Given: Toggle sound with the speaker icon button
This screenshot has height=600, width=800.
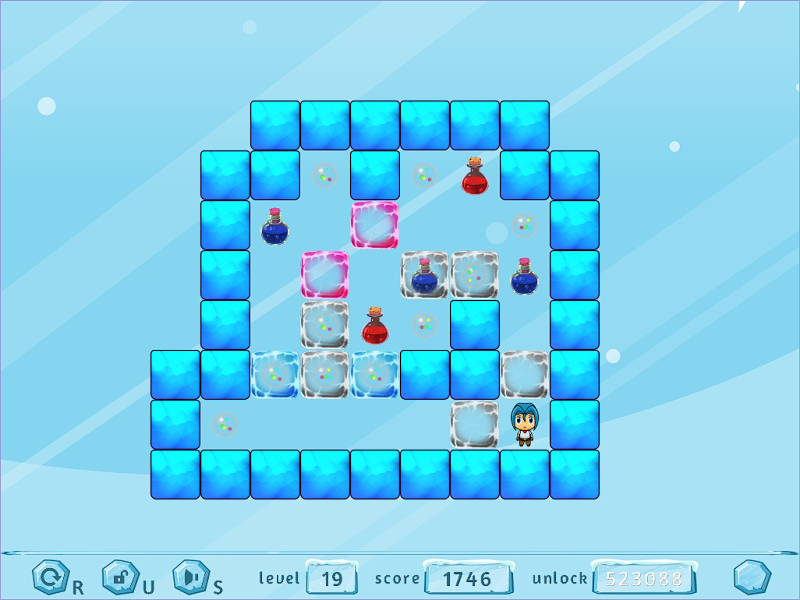Looking at the screenshot, I should pyautogui.click(x=189, y=577).
